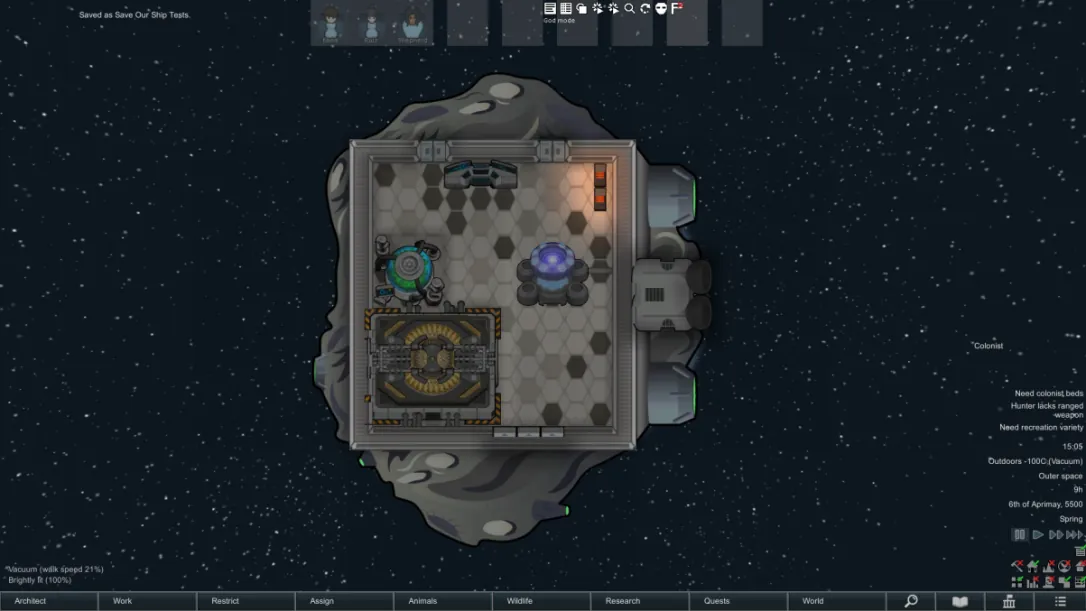Open the book icon in bottom bar
The height and width of the screenshot is (611, 1086).
(960, 601)
